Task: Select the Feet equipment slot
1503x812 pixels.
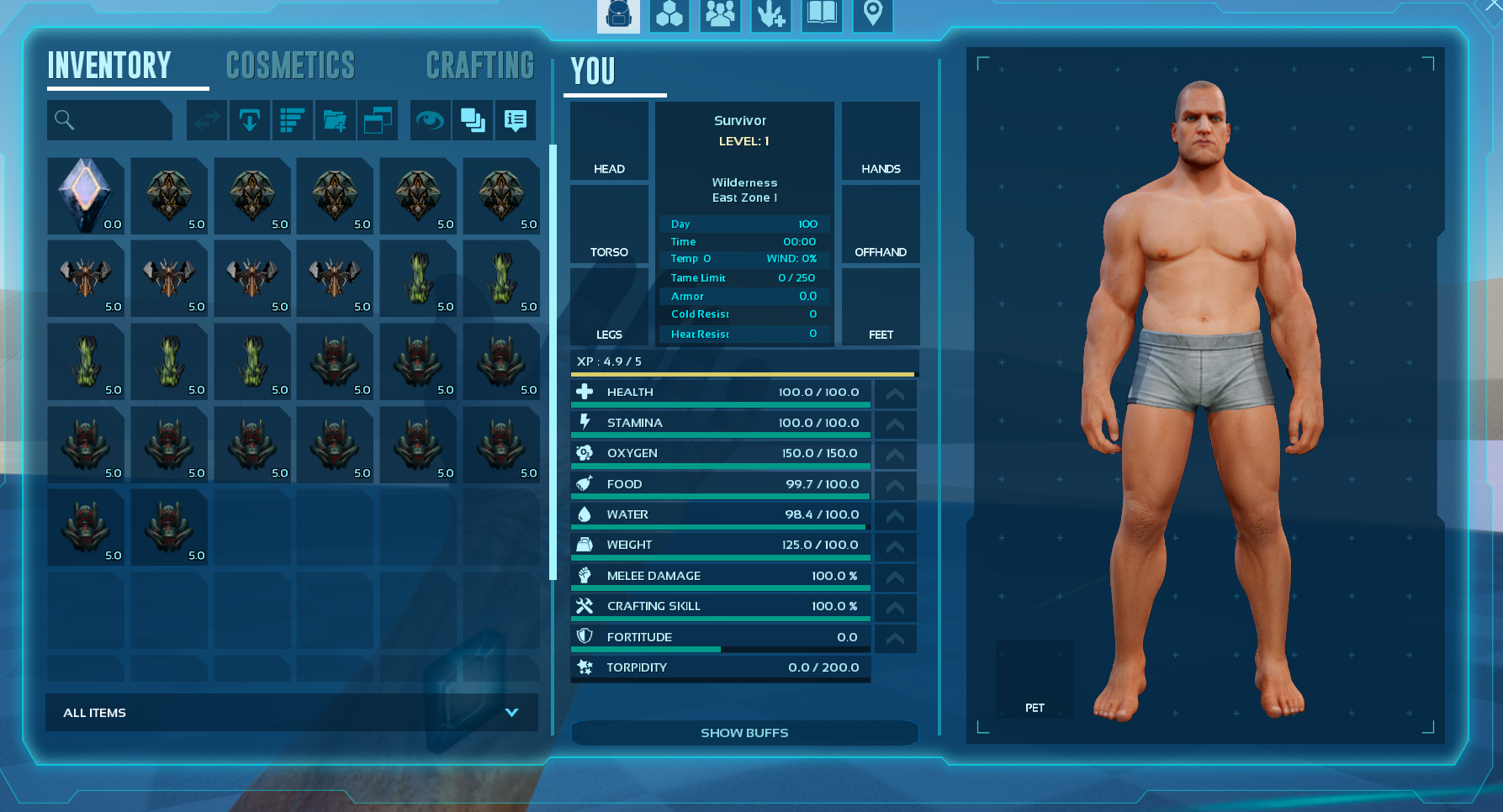Action: (881, 307)
